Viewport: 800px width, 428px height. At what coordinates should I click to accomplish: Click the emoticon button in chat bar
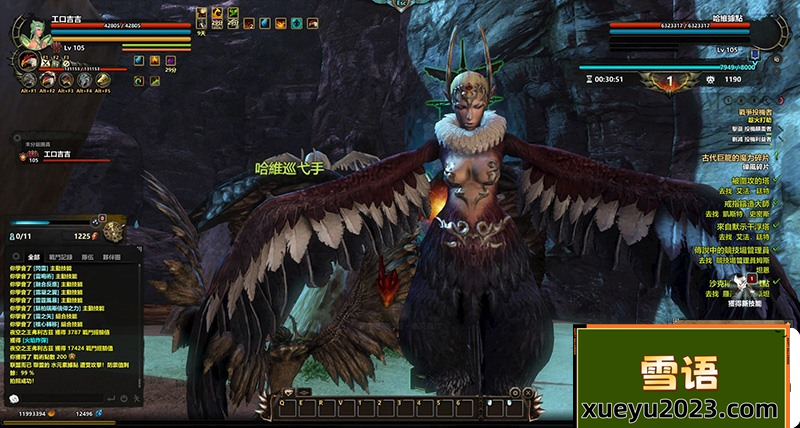[x=14, y=398]
